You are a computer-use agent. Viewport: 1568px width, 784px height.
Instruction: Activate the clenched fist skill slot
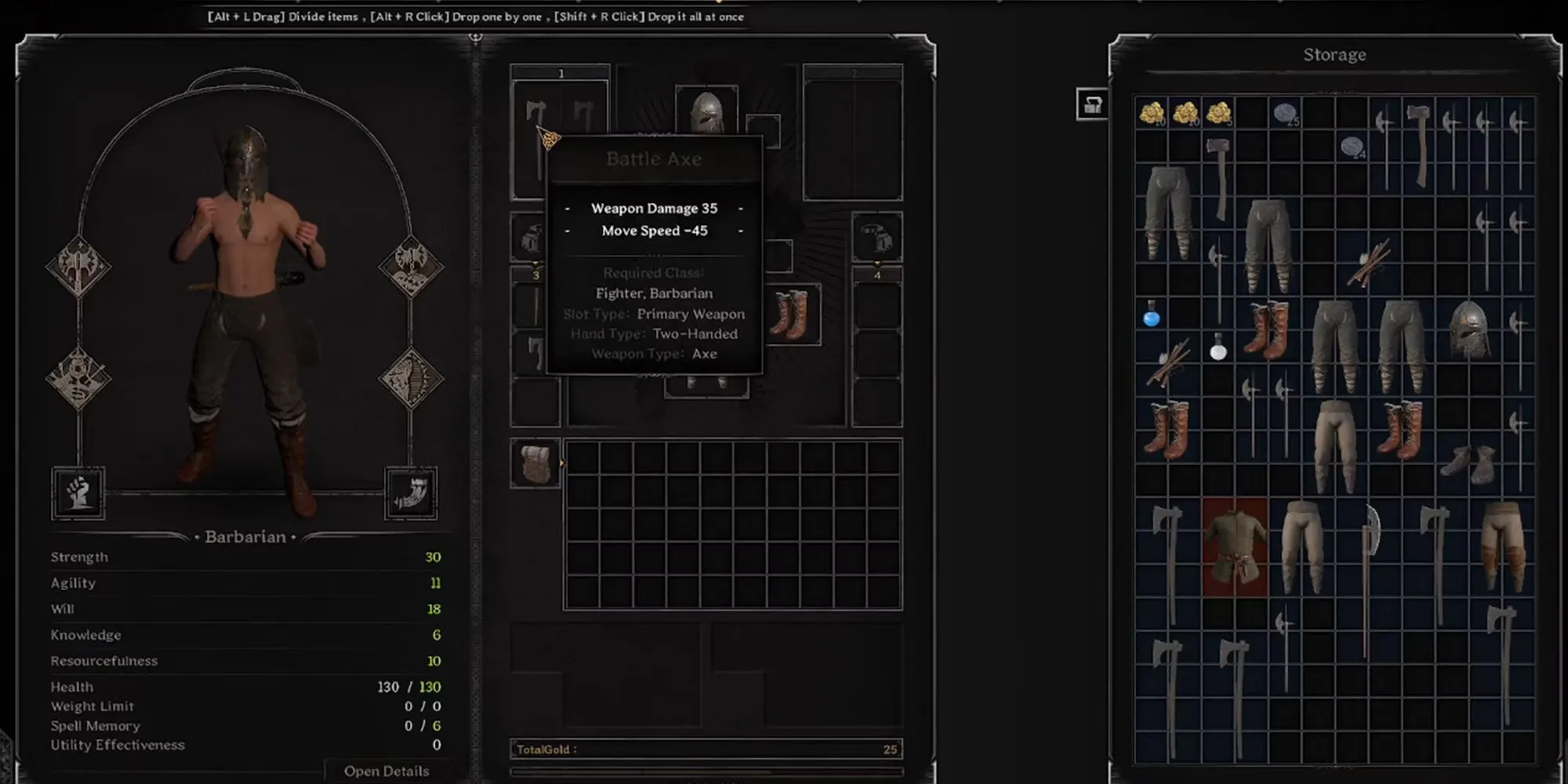click(x=78, y=492)
